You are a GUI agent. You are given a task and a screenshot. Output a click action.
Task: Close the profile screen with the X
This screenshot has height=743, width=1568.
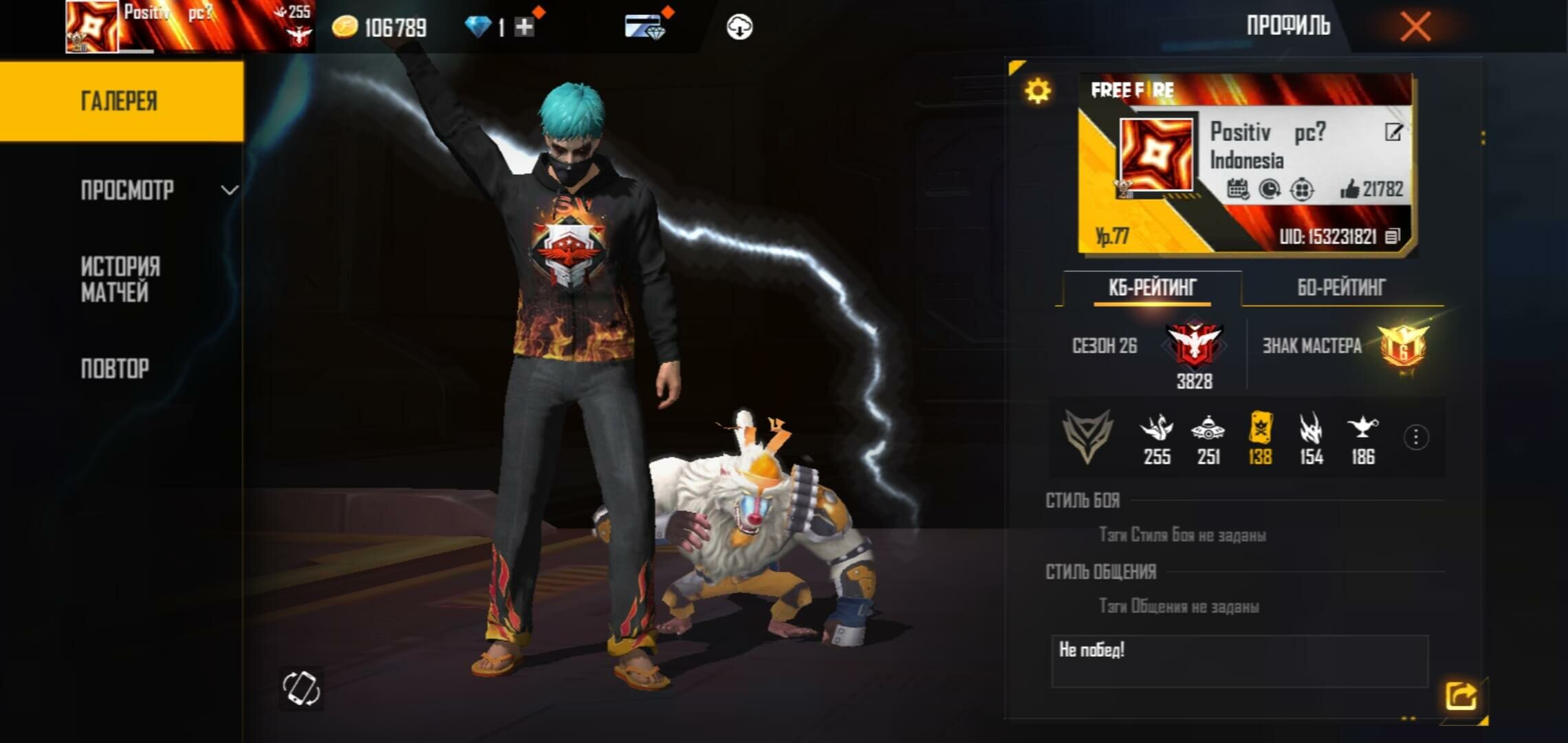tap(1415, 28)
